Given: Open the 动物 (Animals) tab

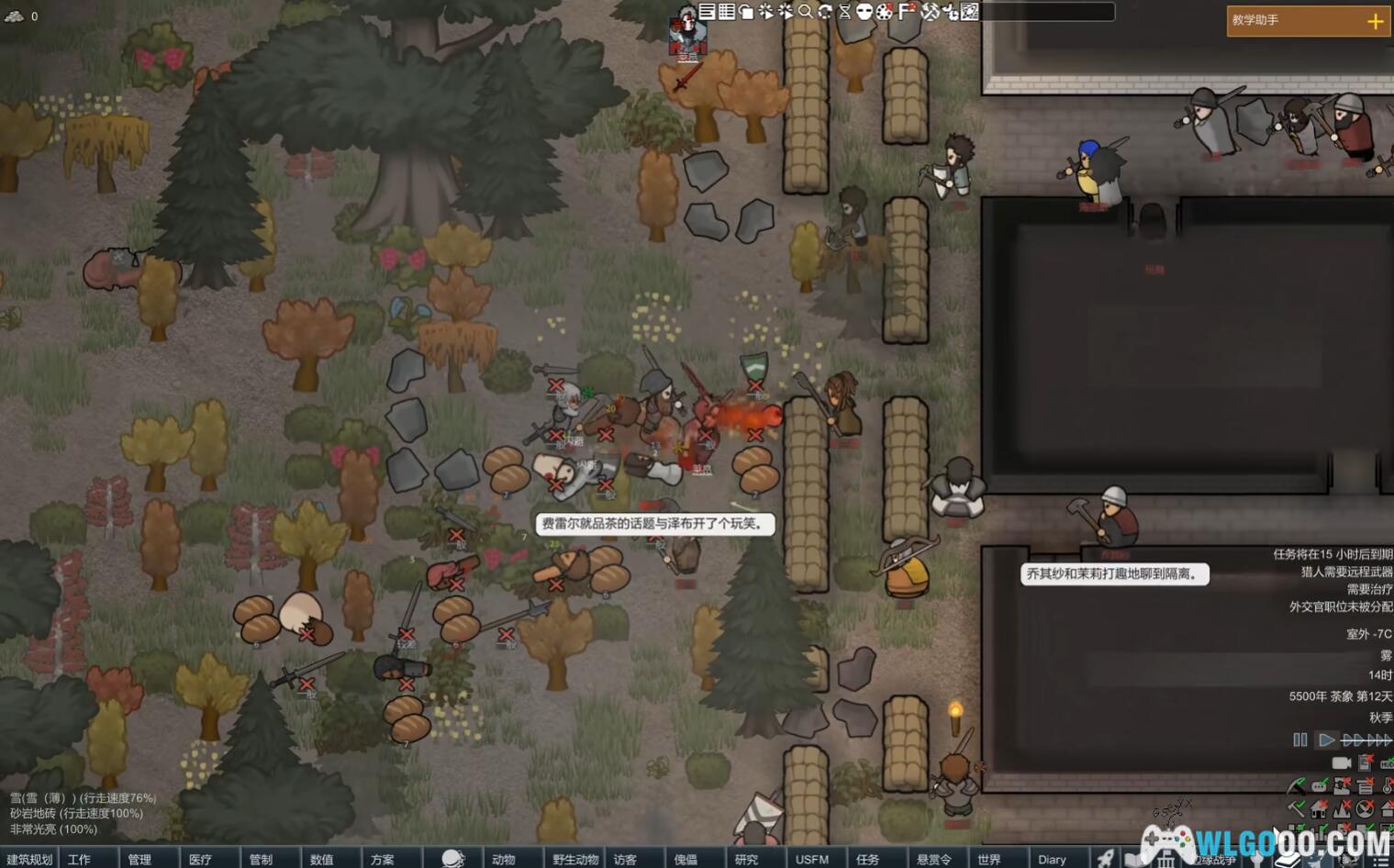Looking at the screenshot, I should point(503,859).
